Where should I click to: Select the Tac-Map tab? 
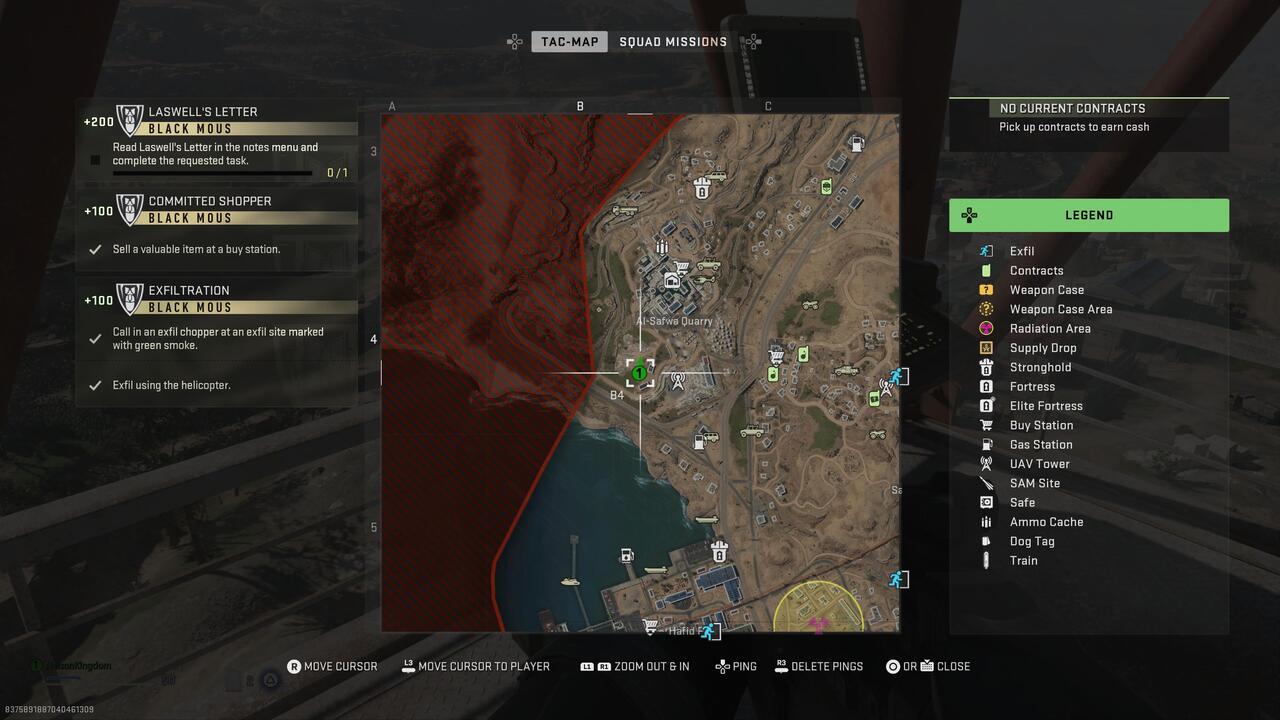[x=569, y=41]
